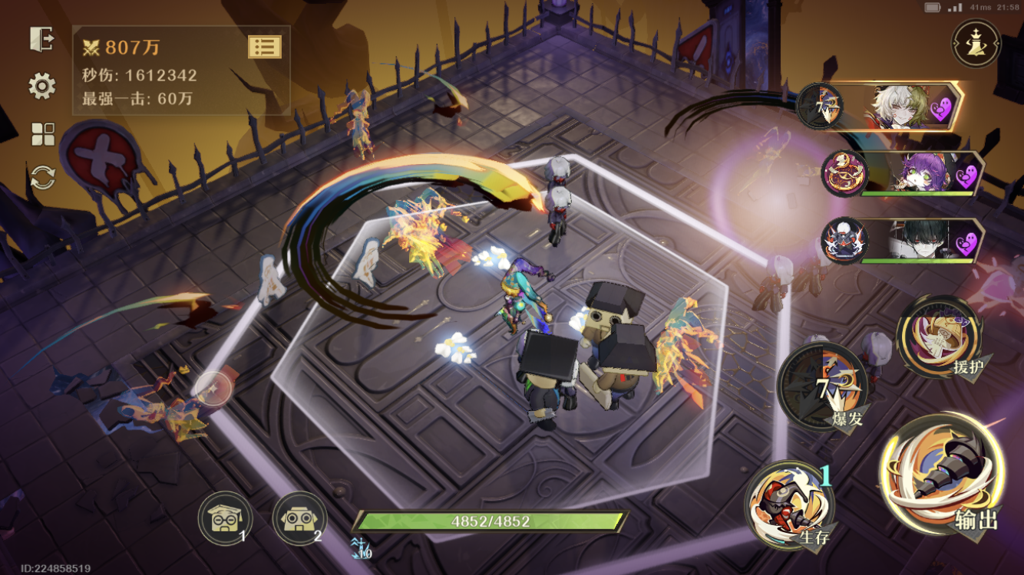
Task: Activate the 援护 support skill
Action: pos(941,336)
